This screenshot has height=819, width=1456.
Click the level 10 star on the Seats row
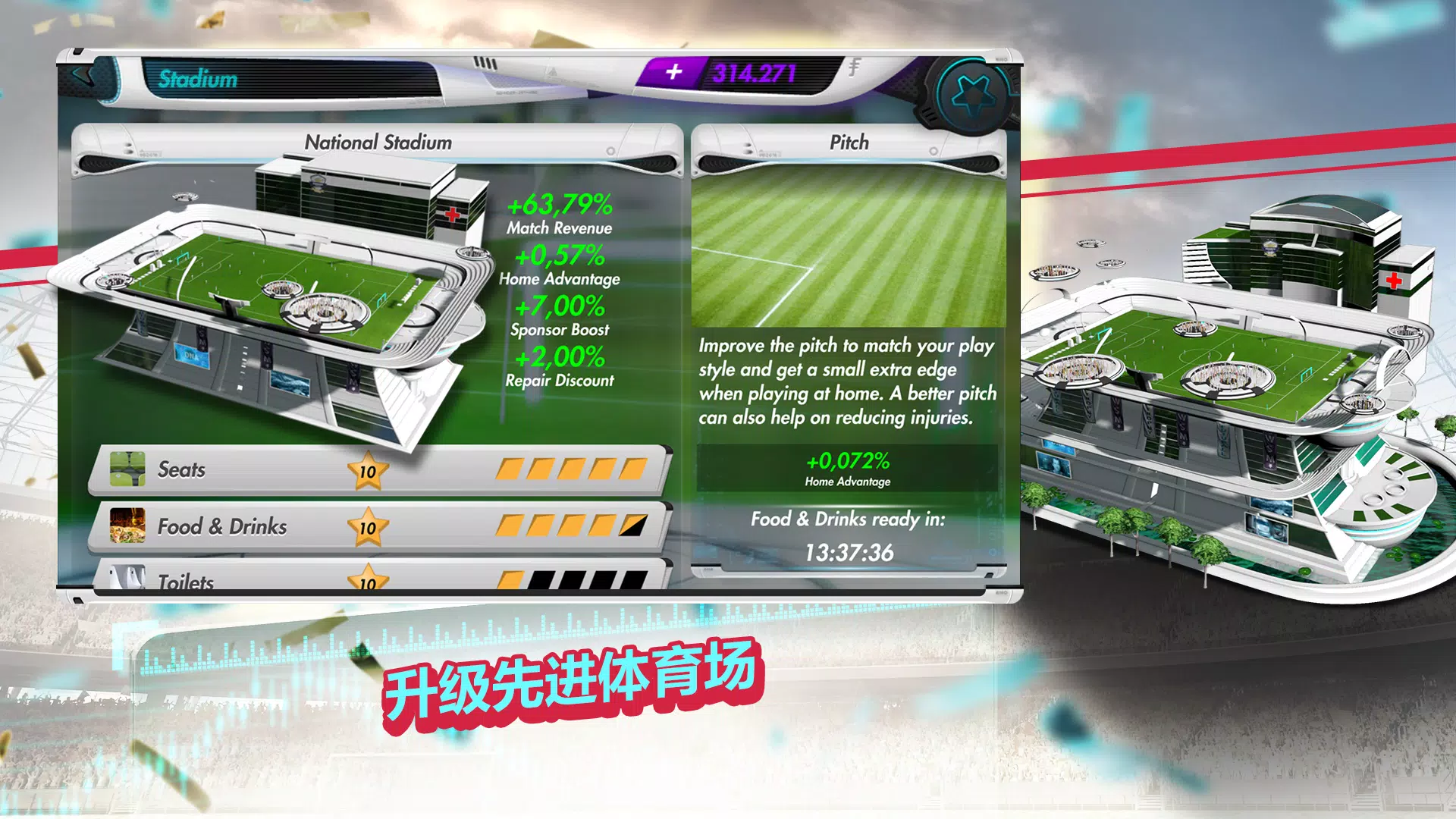pyautogui.click(x=369, y=470)
